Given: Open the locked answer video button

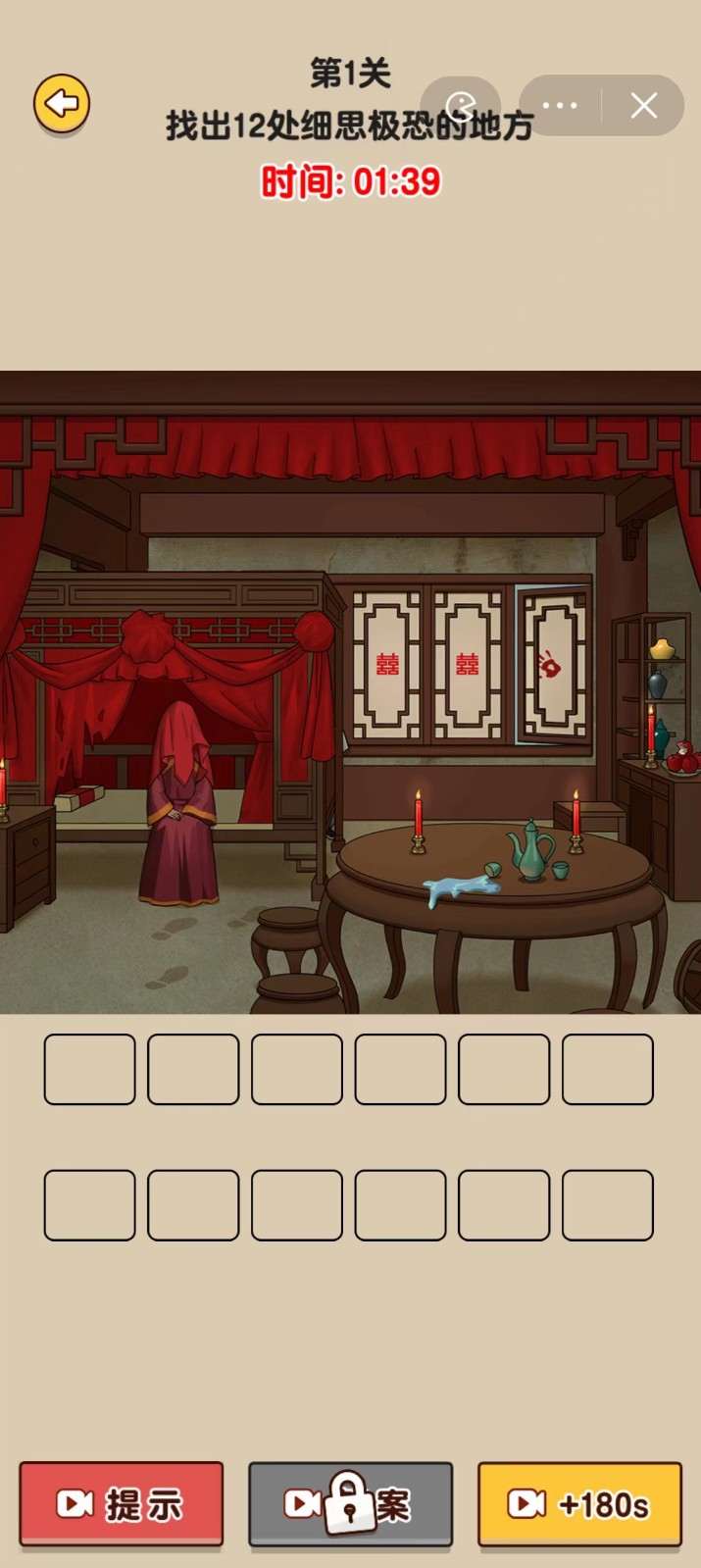Looking at the screenshot, I should click(350, 1503).
